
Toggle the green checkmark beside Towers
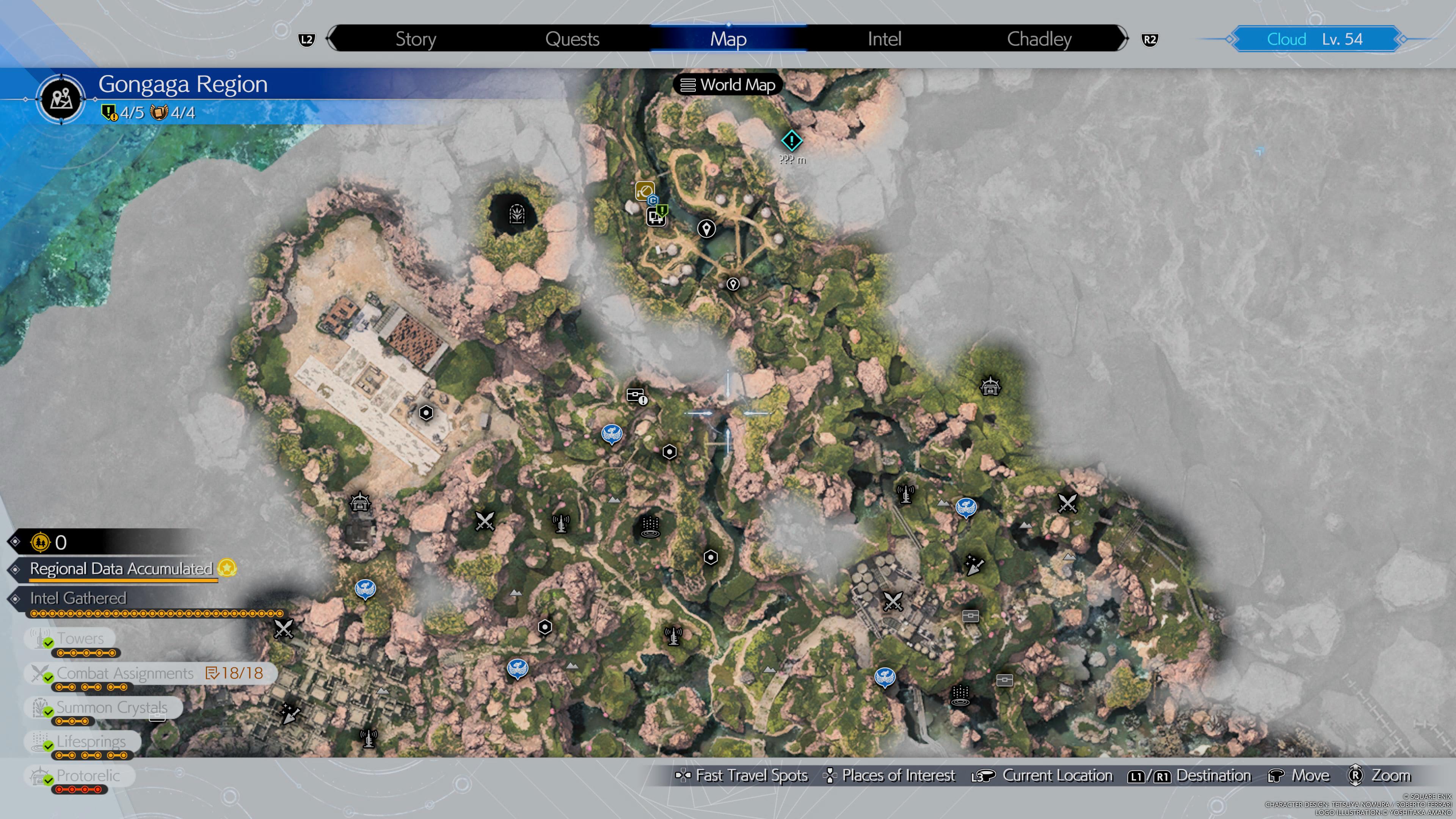click(47, 643)
